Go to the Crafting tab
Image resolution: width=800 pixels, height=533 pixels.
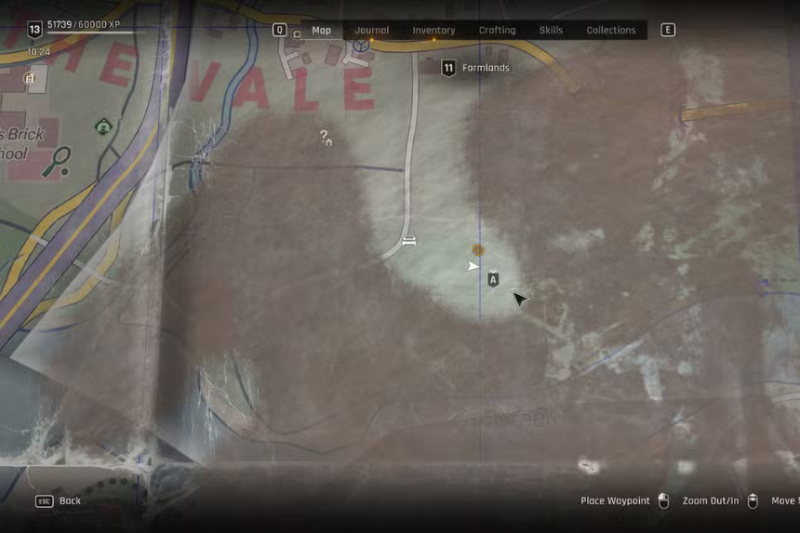497,31
